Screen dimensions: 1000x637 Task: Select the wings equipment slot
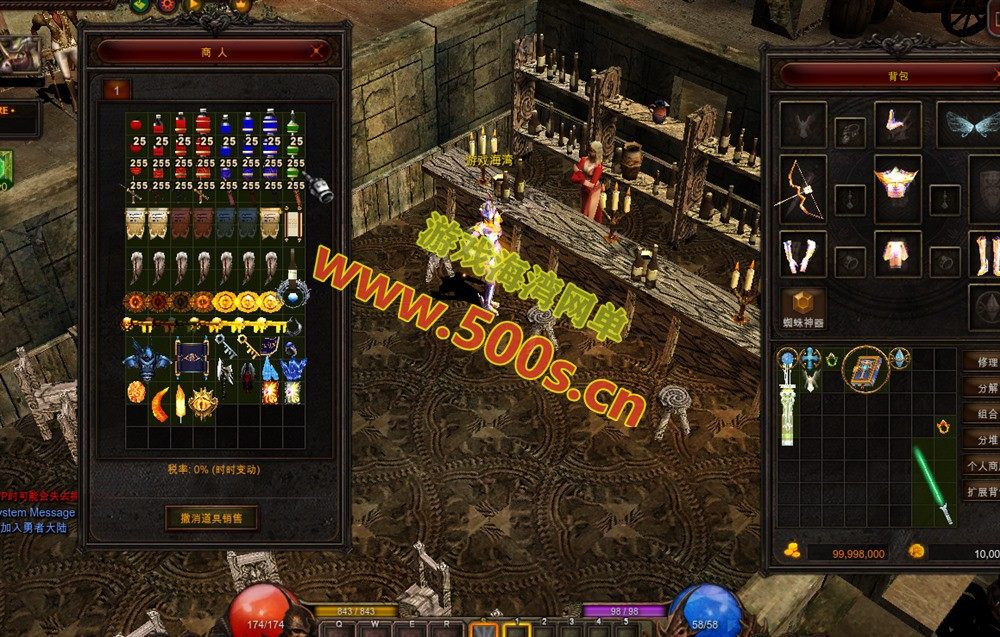(x=966, y=125)
